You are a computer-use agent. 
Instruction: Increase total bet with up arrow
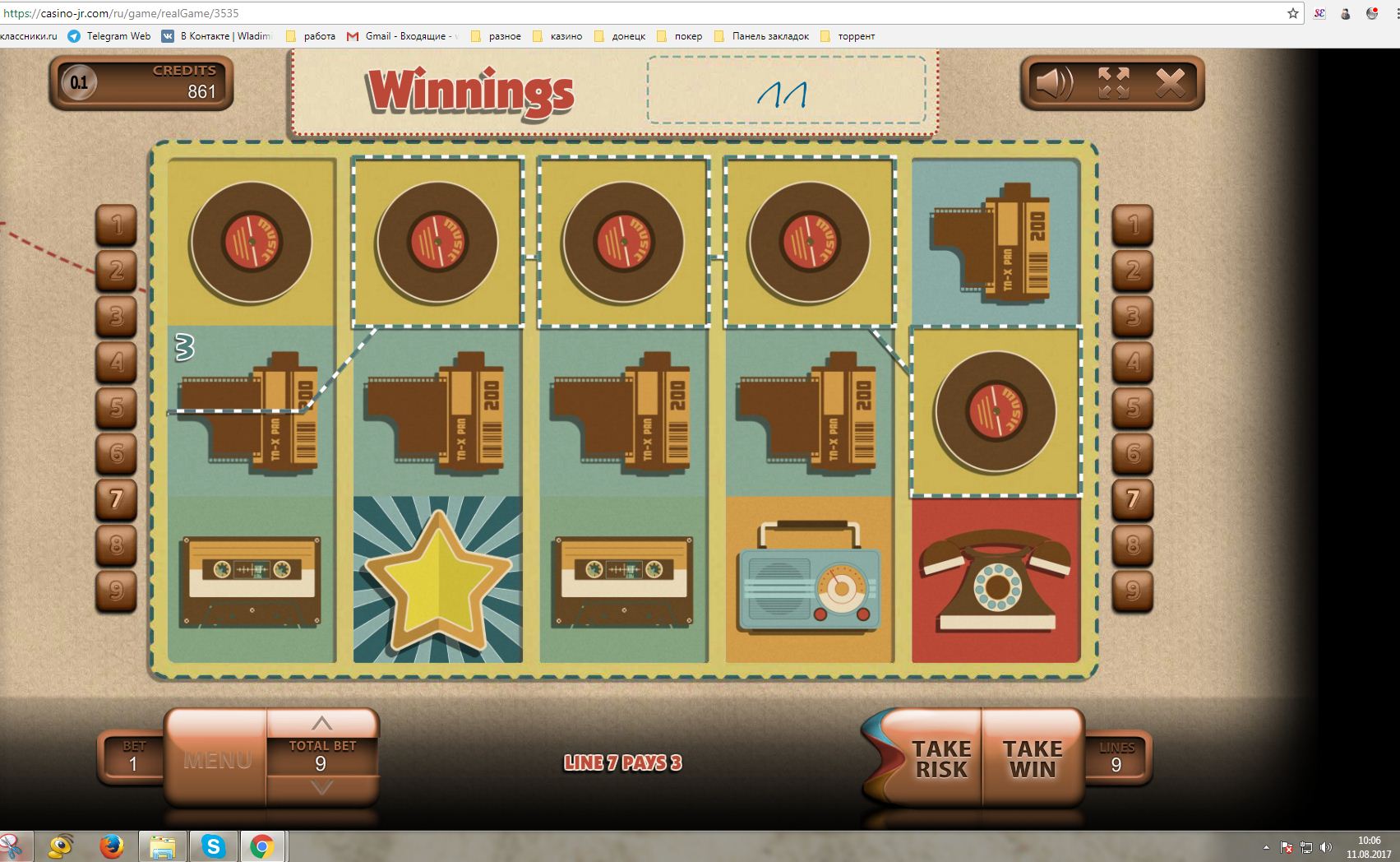[321, 723]
